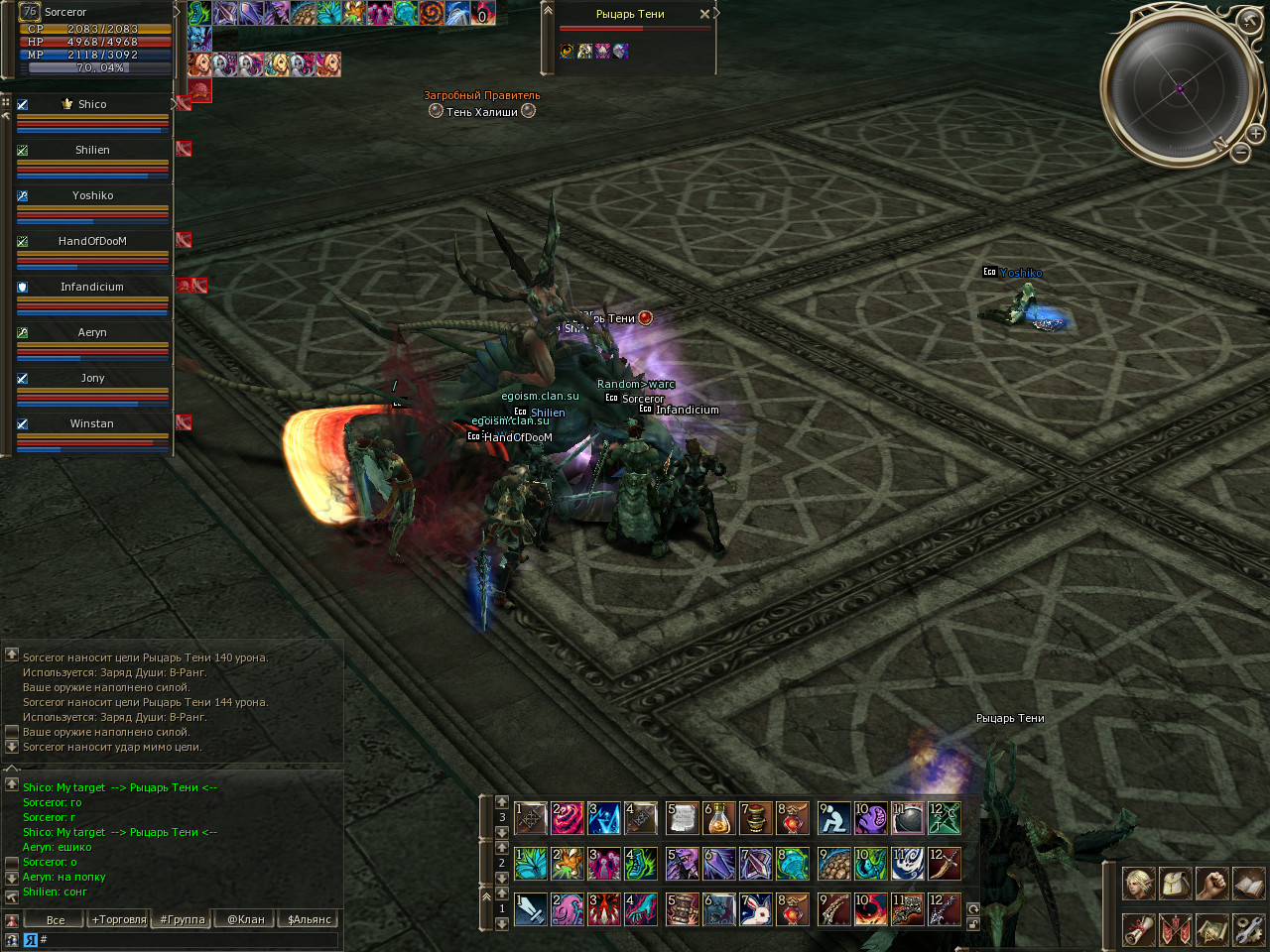This screenshot has height=952, width=1270.
Task: Activate the sitting figure action slot
Action: (x=833, y=818)
